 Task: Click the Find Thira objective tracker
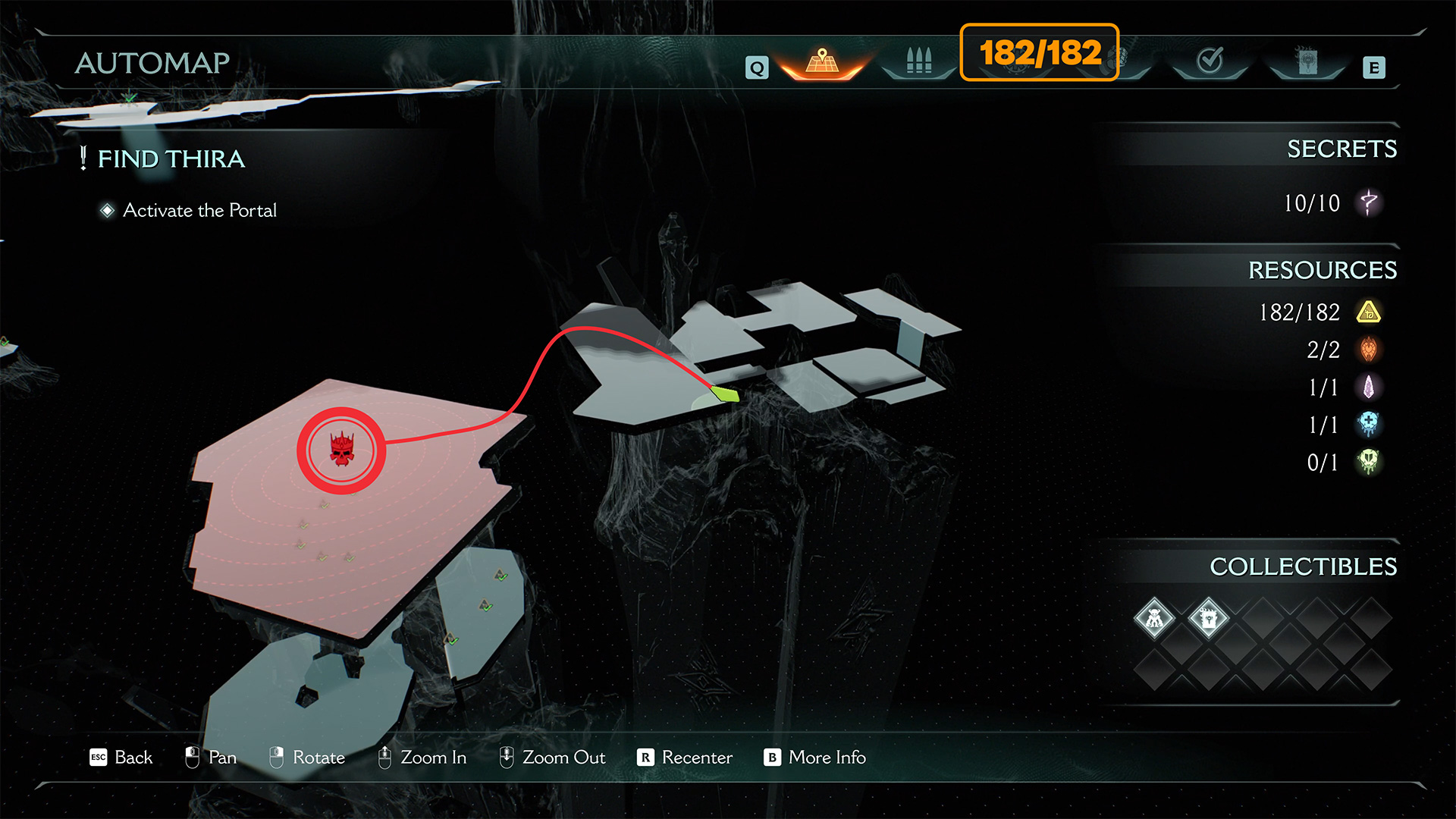pos(171,158)
